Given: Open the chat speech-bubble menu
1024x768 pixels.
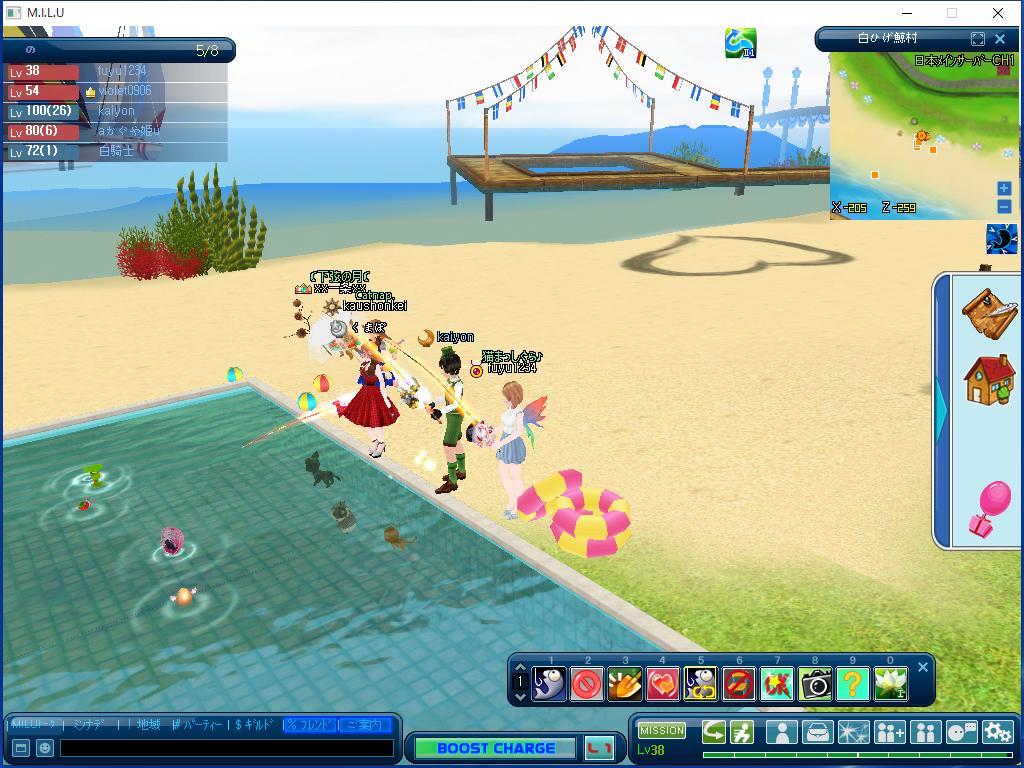Looking at the screenshot, I should click(x=961, y=732).
